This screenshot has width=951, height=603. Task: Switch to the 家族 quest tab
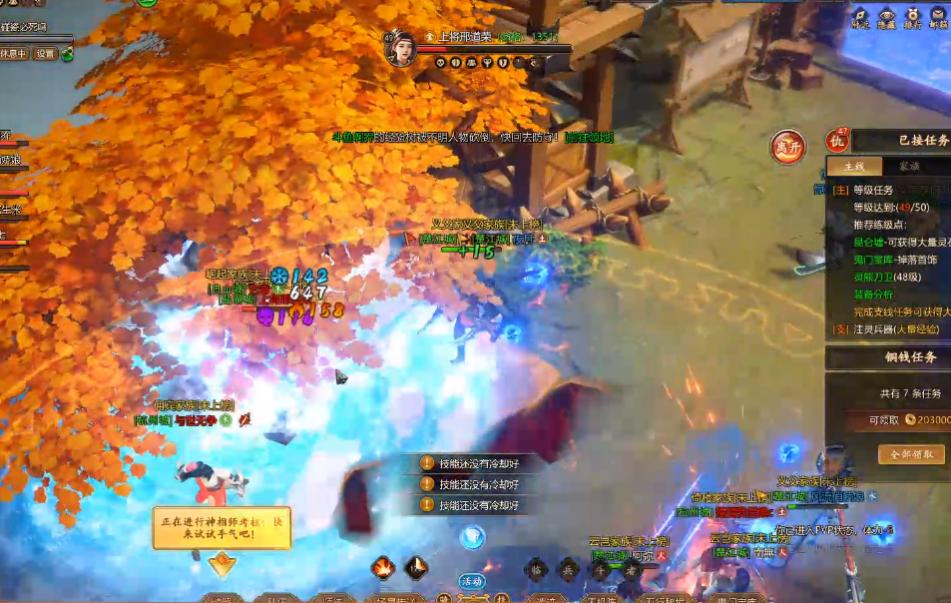tap(909, 166)
